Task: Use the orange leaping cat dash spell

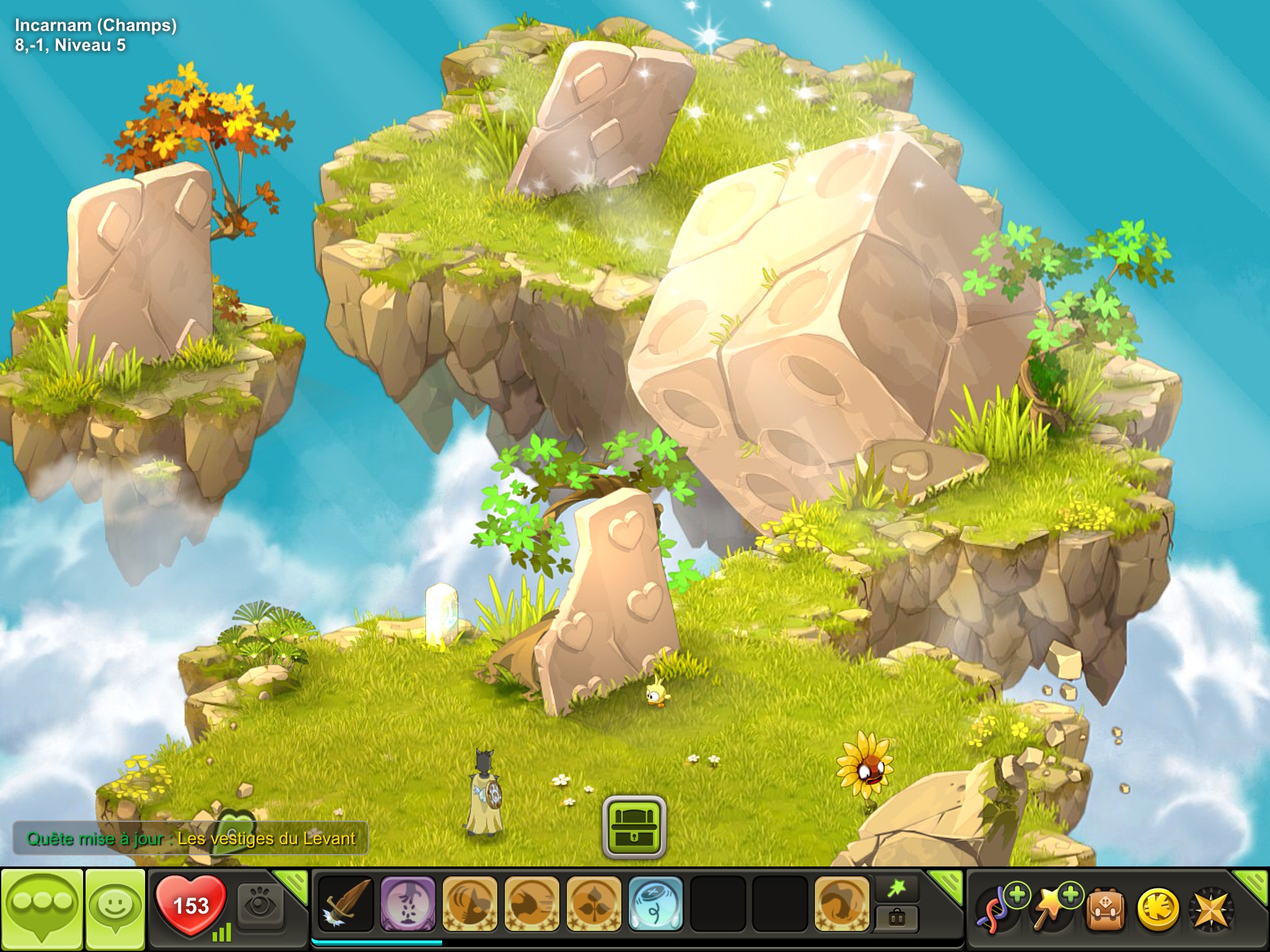Action: pyautogui.click(x=531, y=904)
